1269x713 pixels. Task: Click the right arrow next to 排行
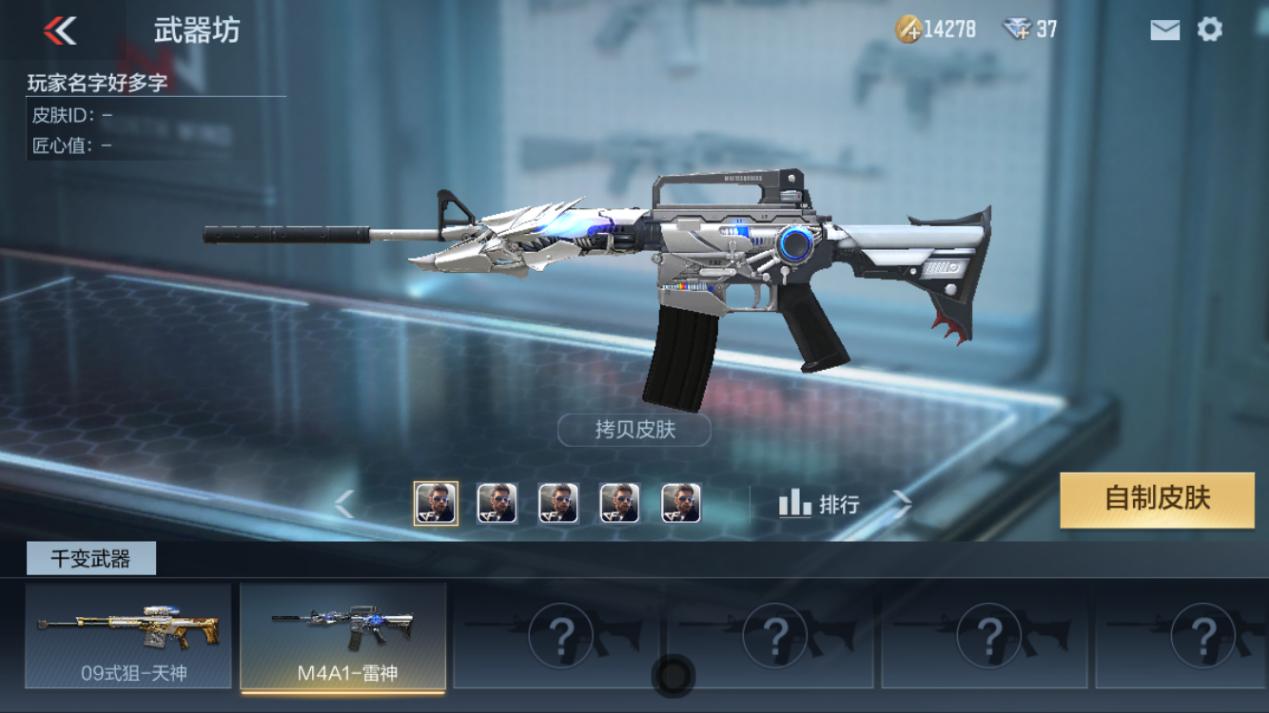click(x=901, y=503)
